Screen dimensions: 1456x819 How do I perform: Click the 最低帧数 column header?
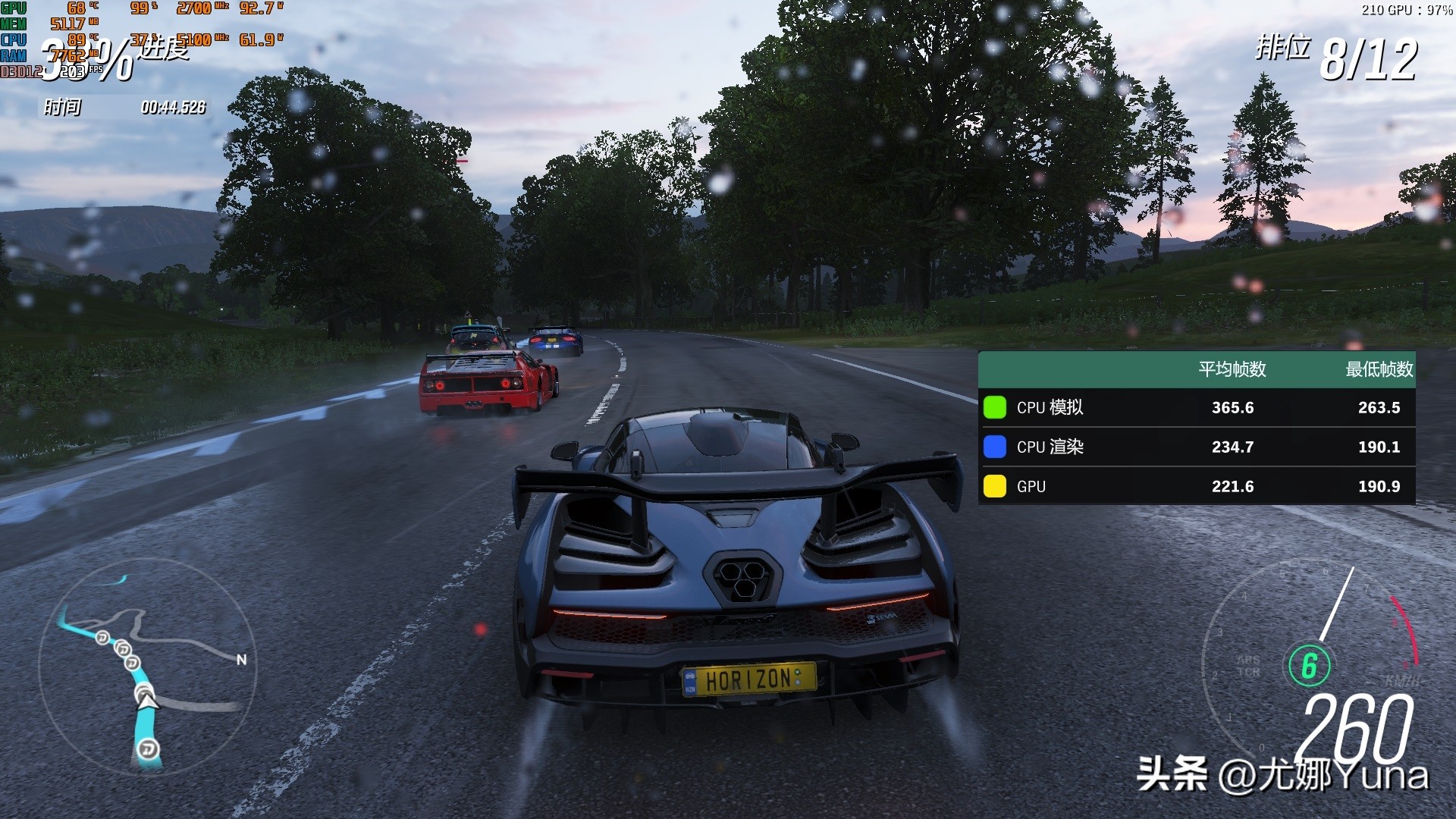[x=1379, y=369]
